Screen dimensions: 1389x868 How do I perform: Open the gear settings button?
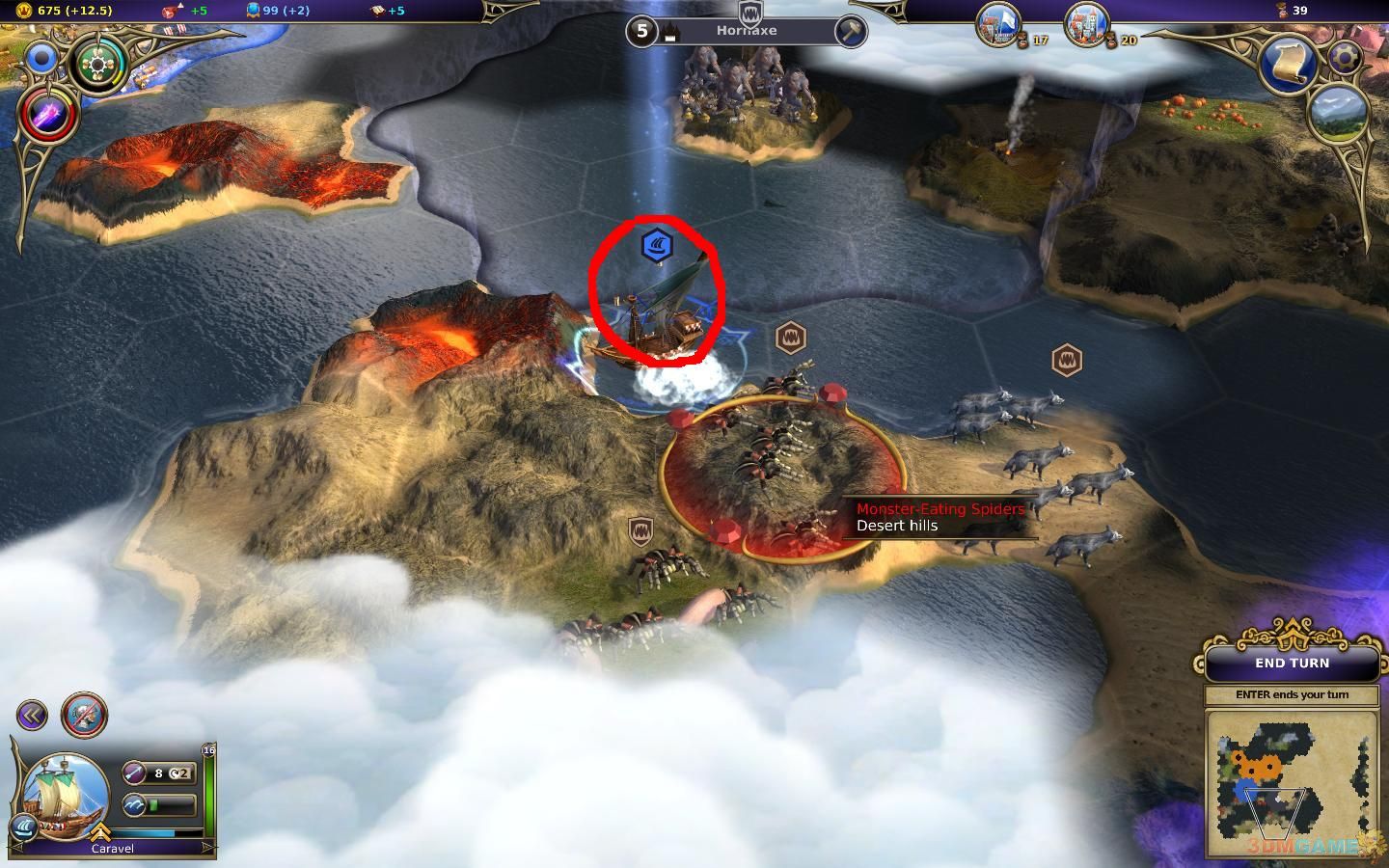point(1345,57)
